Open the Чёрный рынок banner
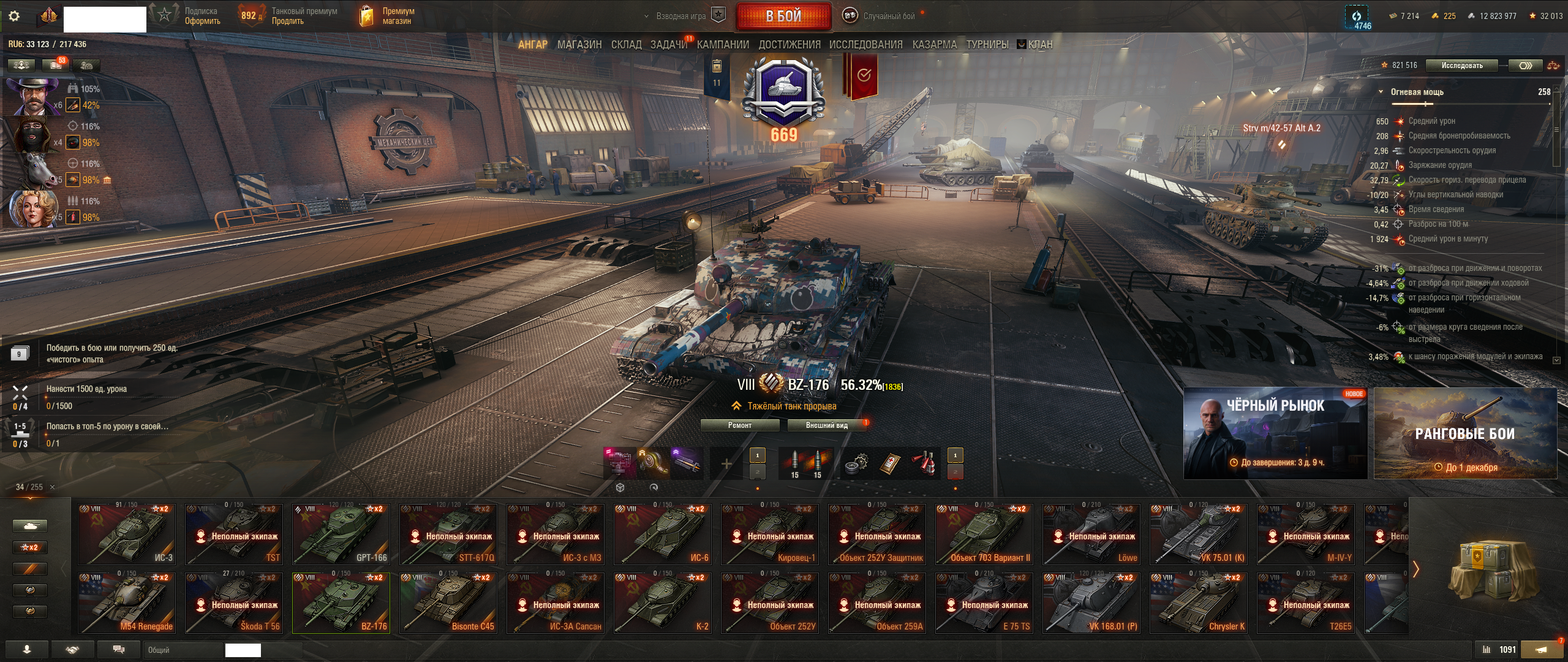The width and height of the screenshot is (1568, 662). tap(1275, 433)
